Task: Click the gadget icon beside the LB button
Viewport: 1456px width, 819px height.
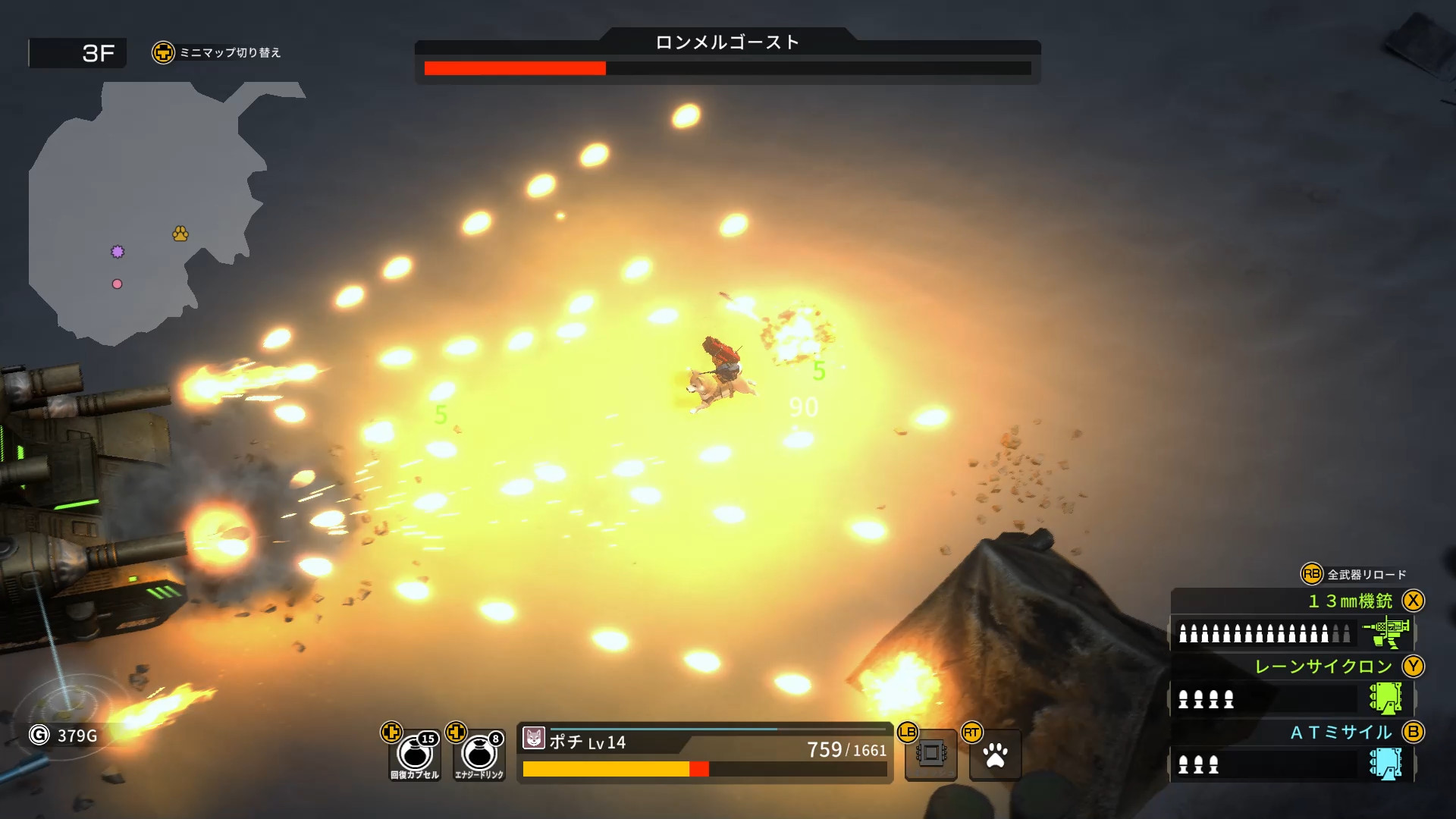Action: [930, 753]
